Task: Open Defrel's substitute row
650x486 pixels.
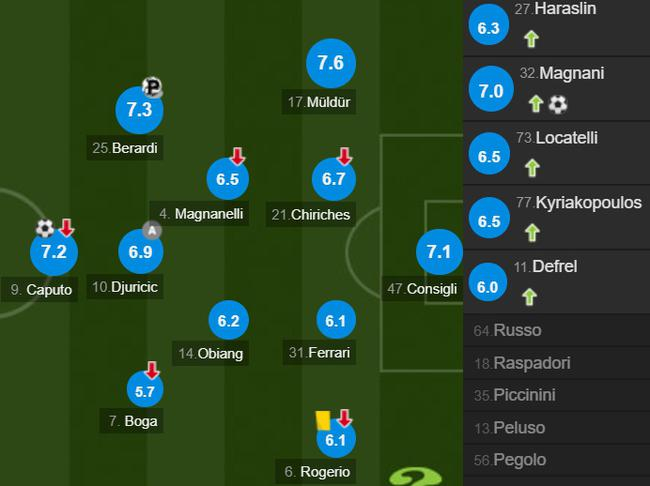Action: (556, 283)
